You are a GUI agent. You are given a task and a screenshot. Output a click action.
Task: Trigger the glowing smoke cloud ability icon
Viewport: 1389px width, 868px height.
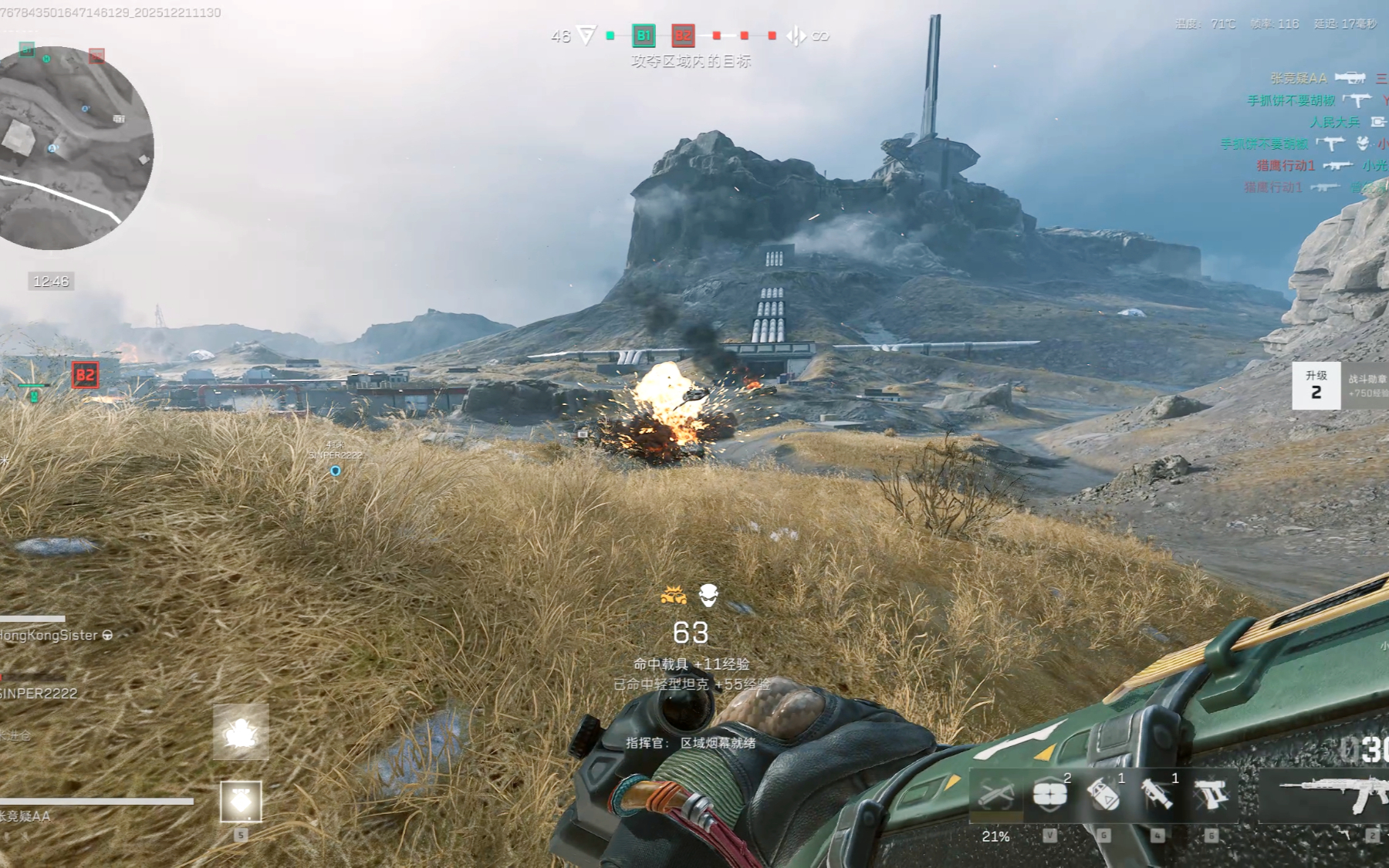(x=241, y=732)
